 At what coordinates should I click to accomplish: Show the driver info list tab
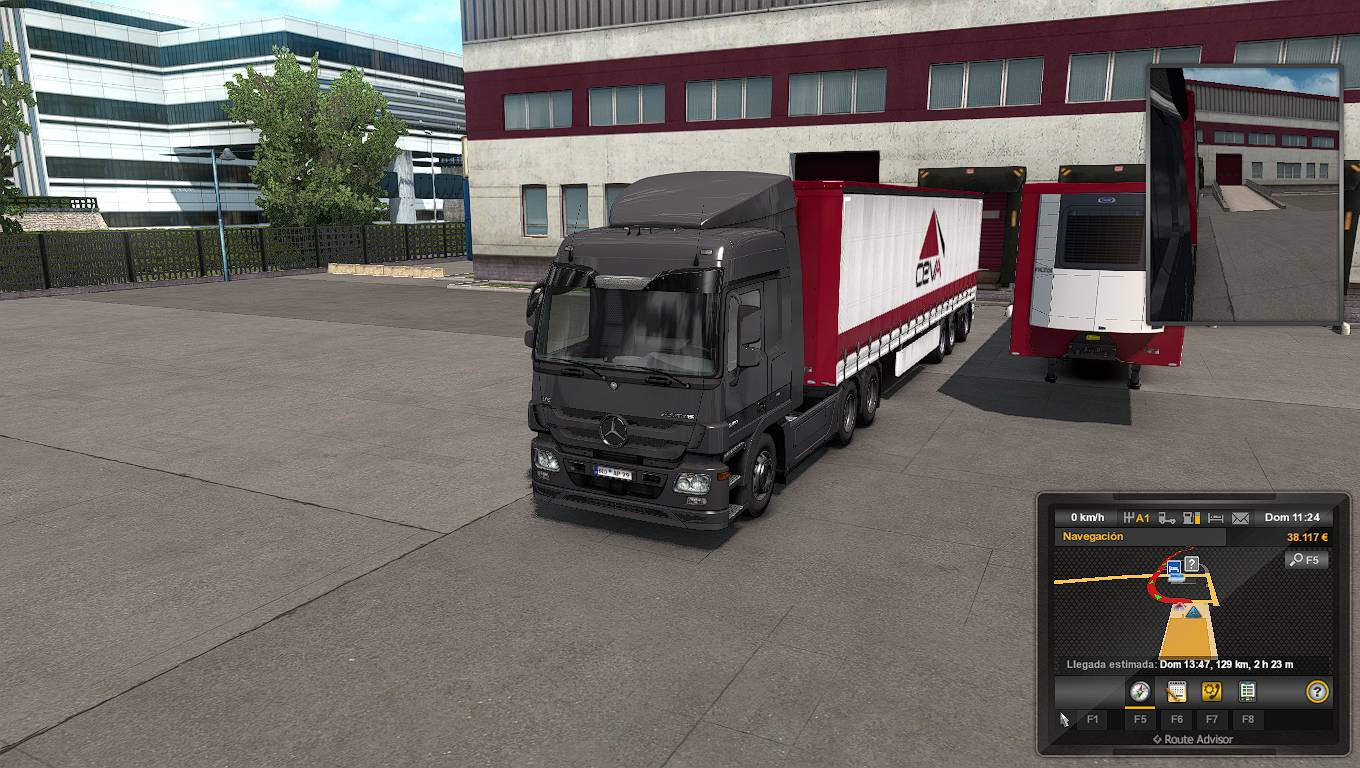[x=1247, y=691]
